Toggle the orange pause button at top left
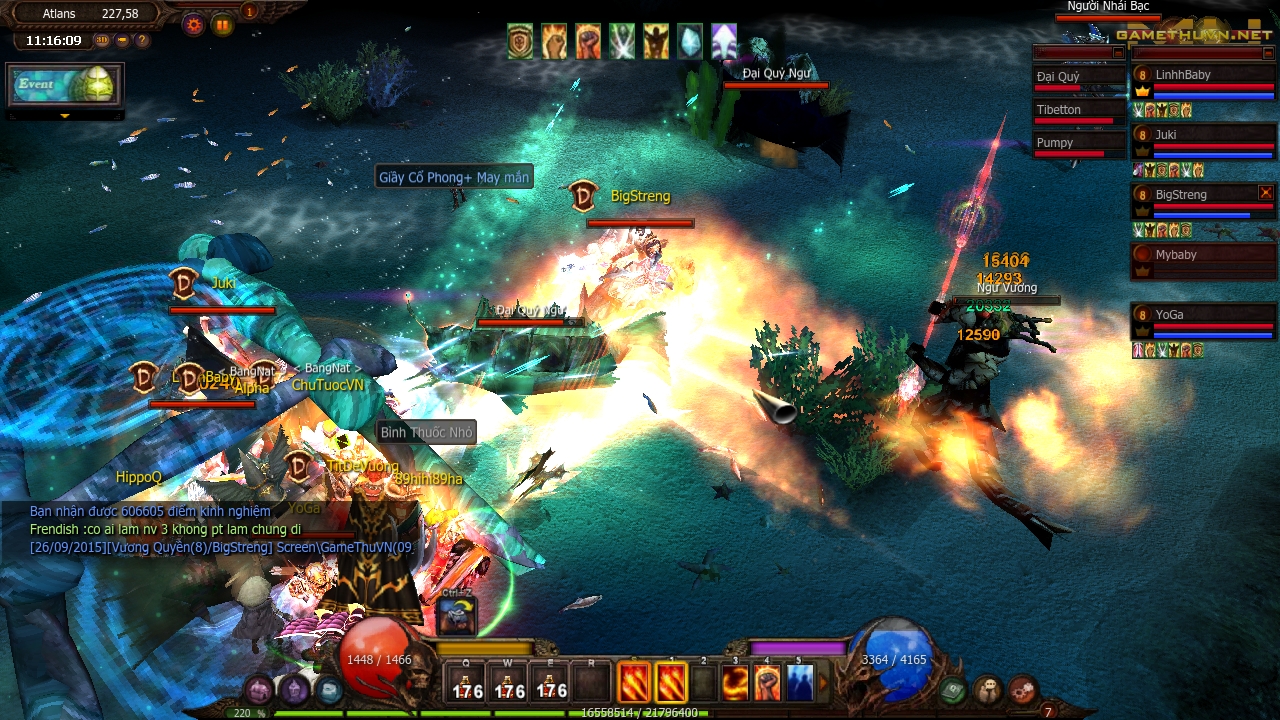 click(x=223, y=24)
